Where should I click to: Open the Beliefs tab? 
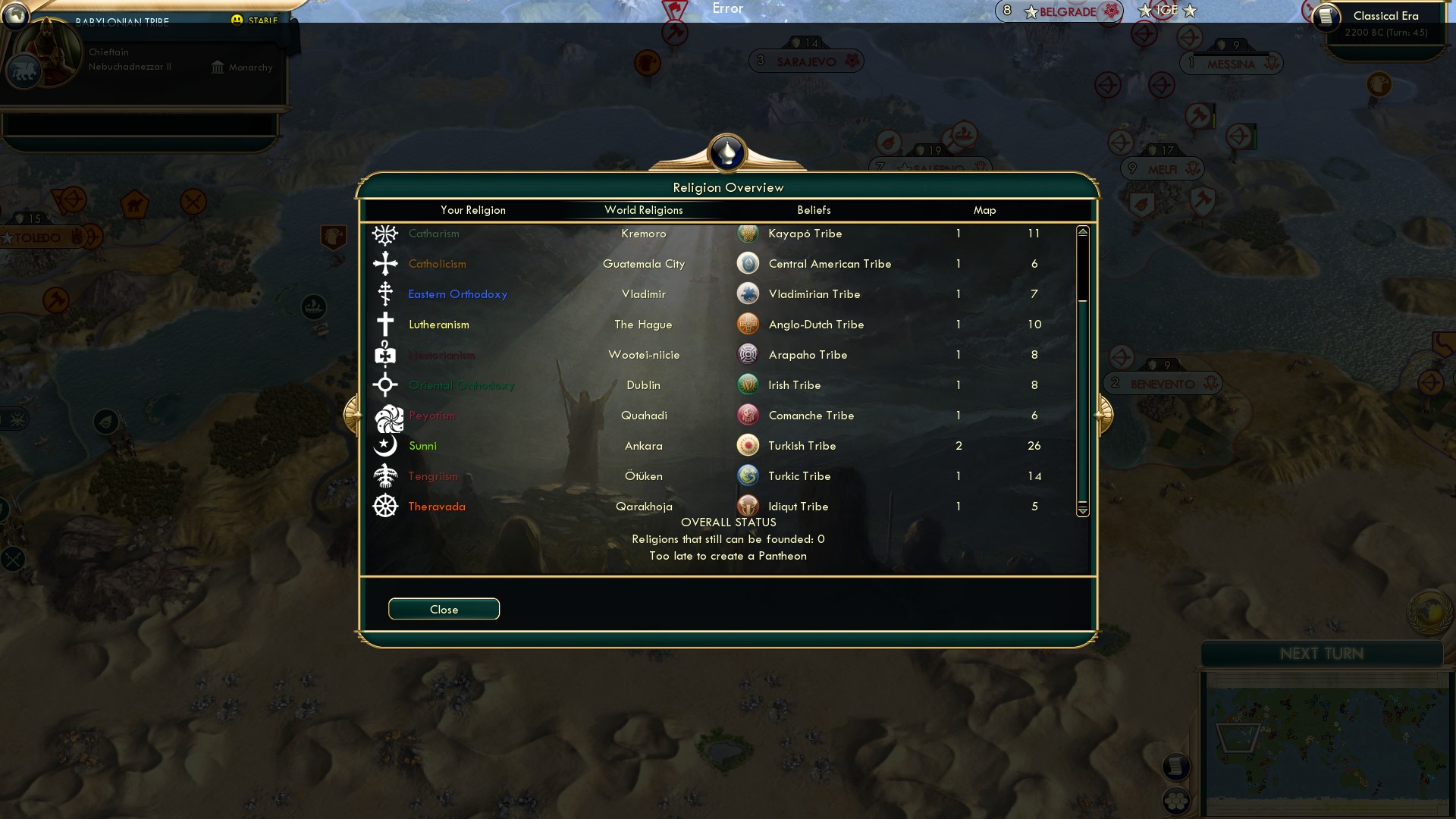814,210
